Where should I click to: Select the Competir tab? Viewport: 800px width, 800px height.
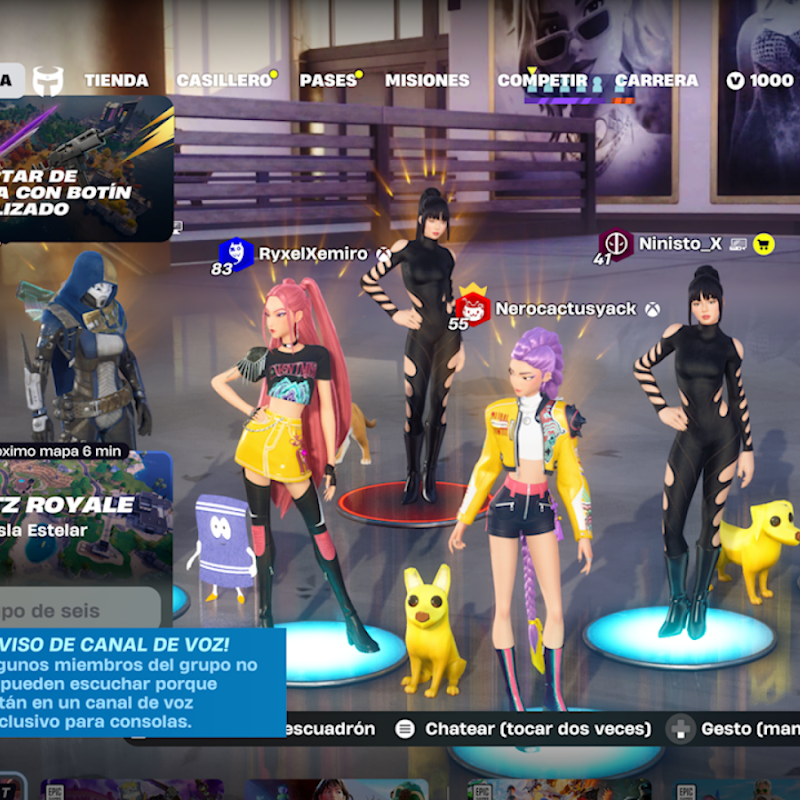point(543,80)
